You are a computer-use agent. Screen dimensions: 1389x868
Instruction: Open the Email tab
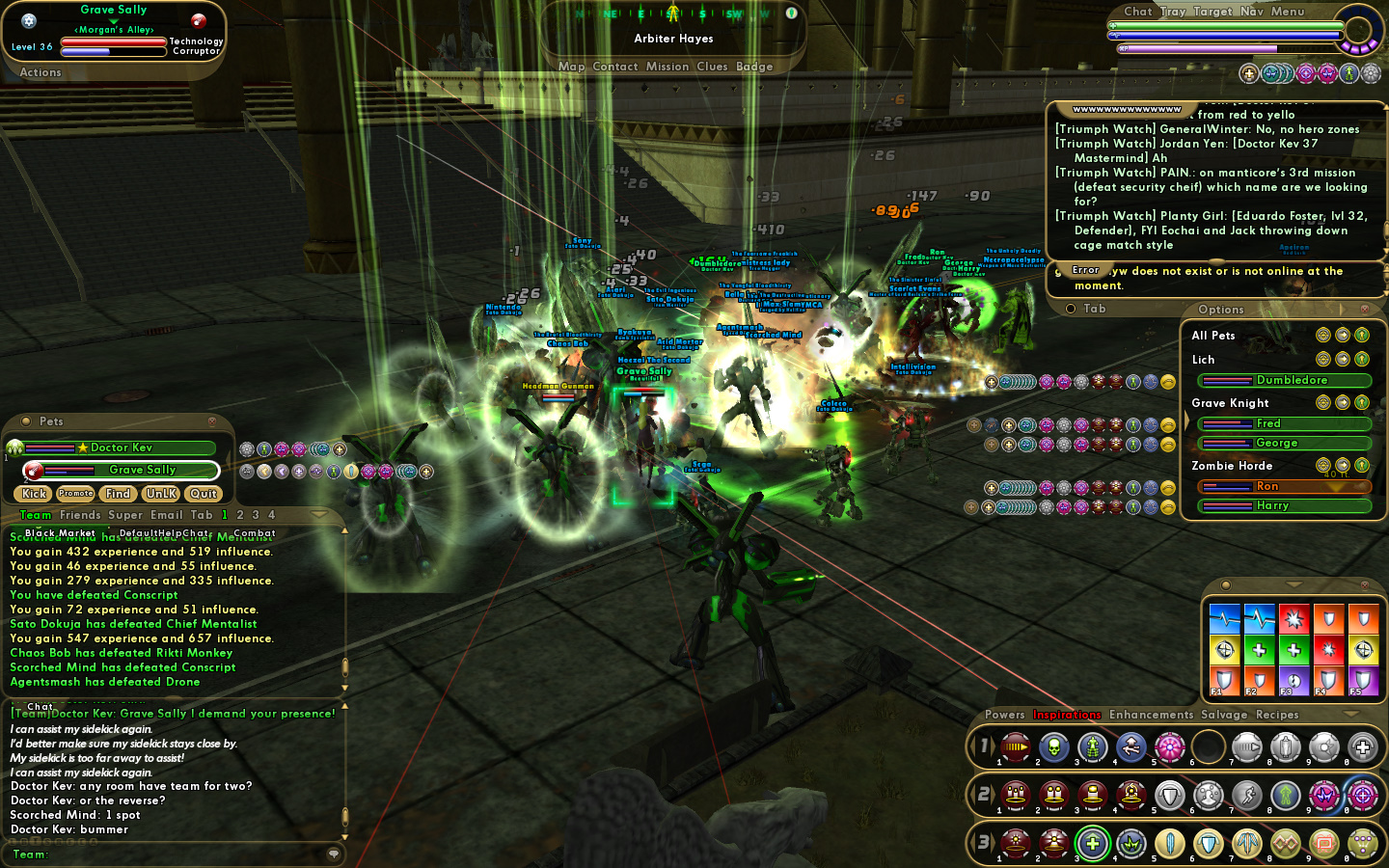[166, 515]
